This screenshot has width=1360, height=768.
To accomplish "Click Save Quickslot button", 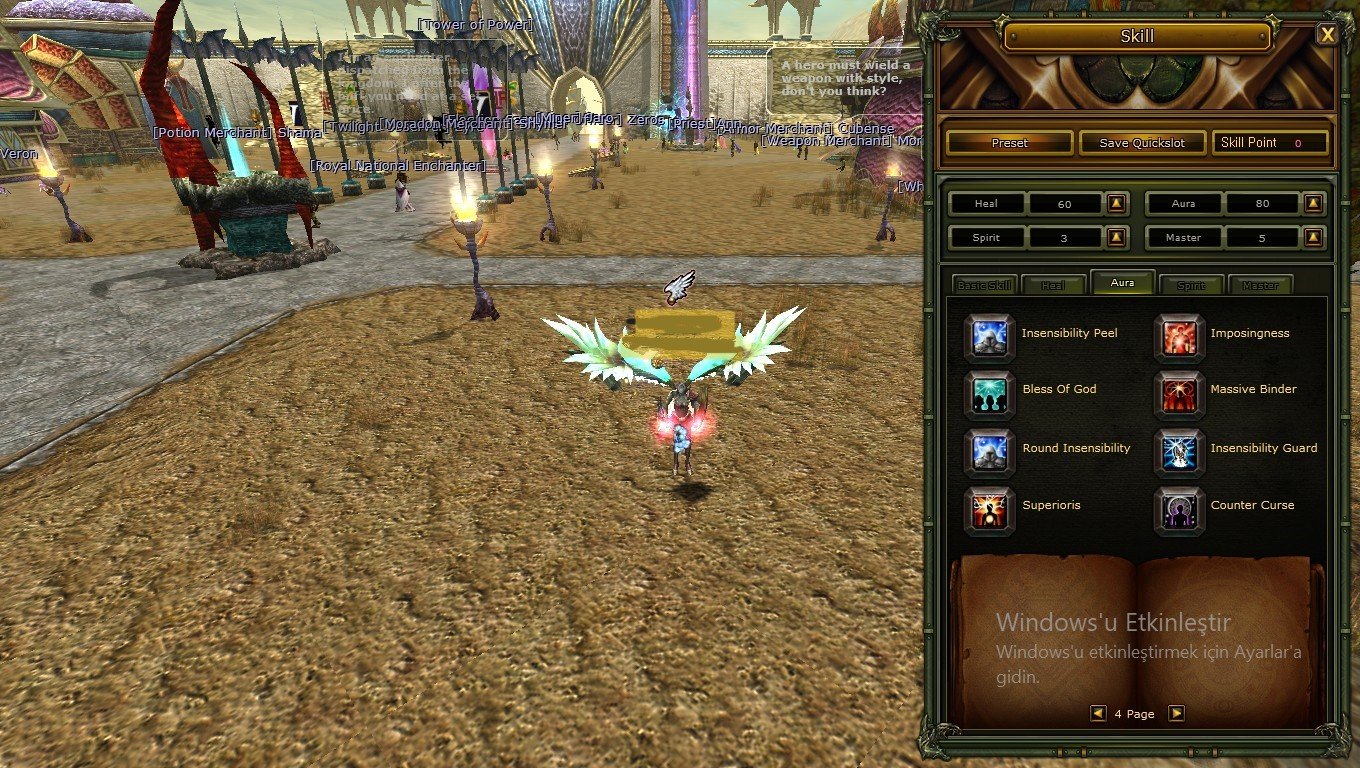I will coord(1141,143).
